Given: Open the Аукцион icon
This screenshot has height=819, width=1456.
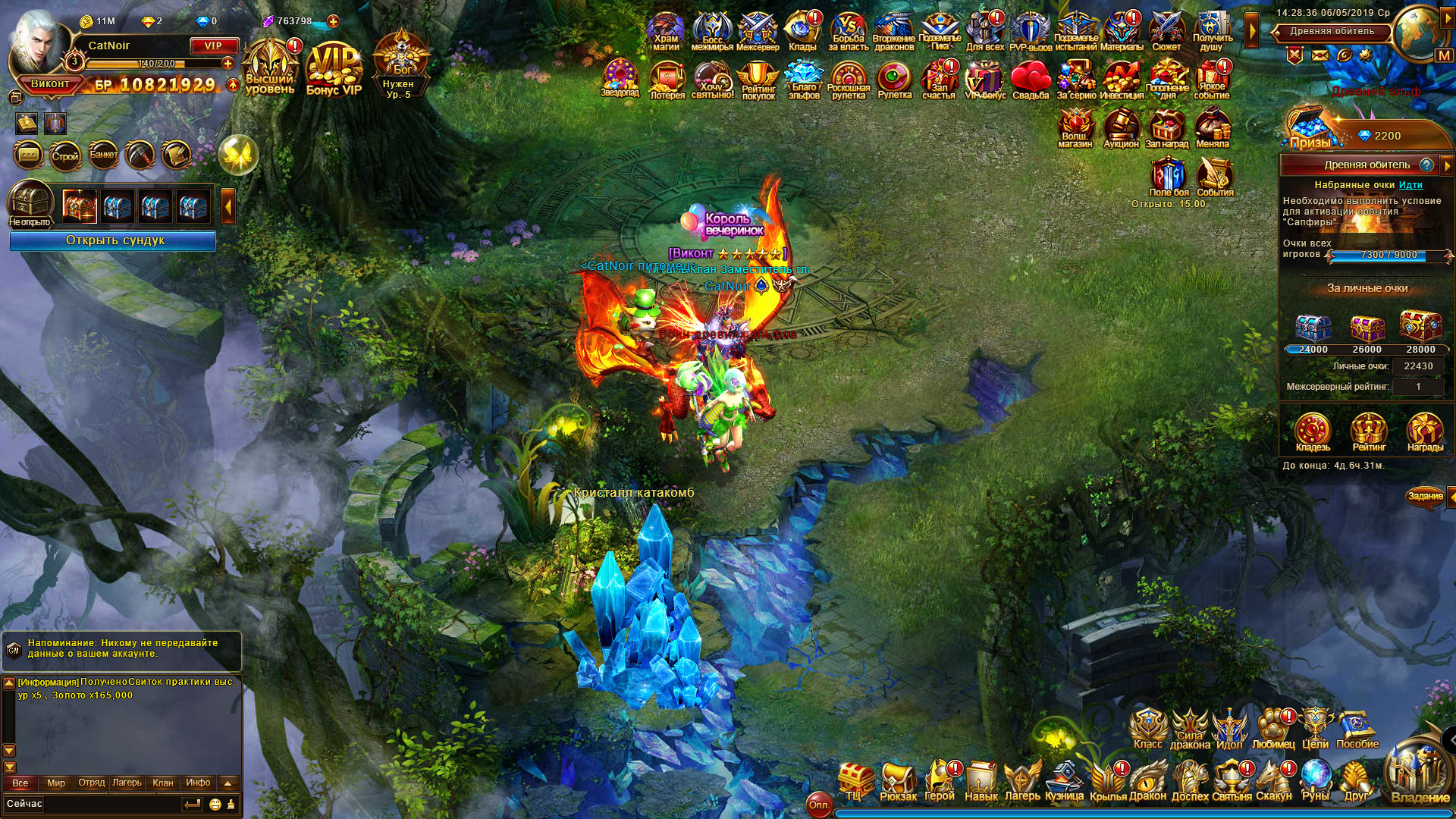Looking at the screenshot, I should 1121,127.
